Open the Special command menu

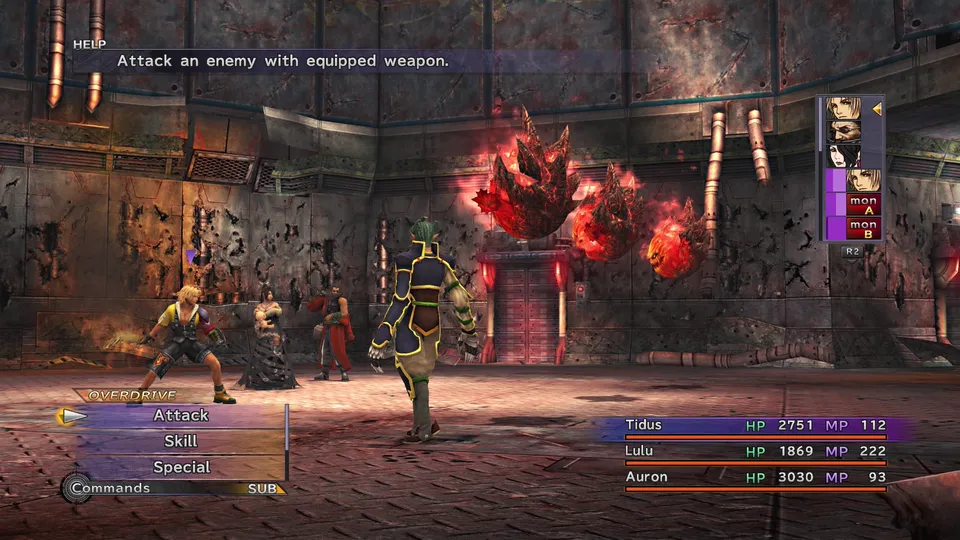pyautogui.click(x=181, y=467)
